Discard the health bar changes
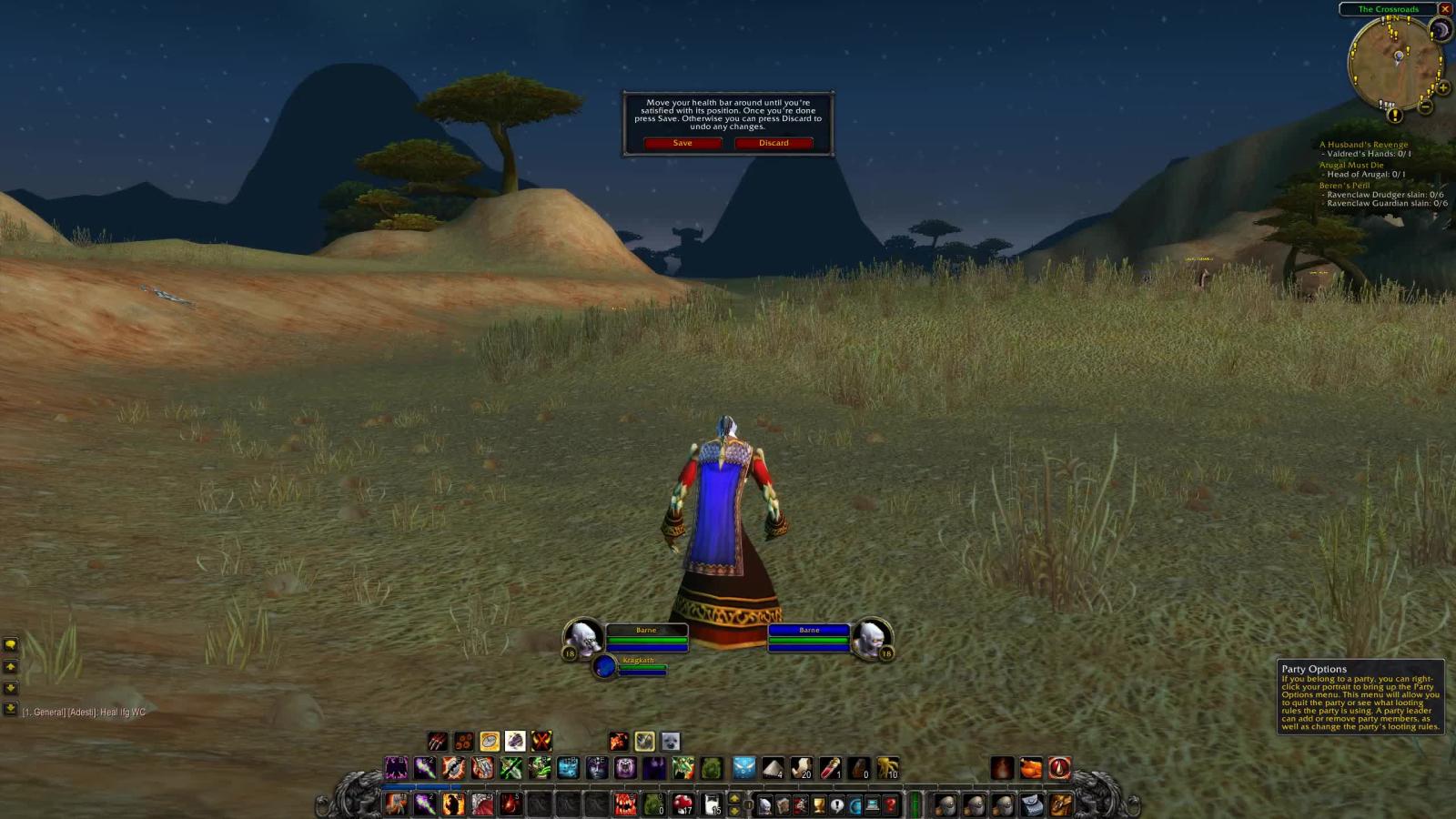The height and width of the screenshot is (819, 1456). [x=773, y=143]
